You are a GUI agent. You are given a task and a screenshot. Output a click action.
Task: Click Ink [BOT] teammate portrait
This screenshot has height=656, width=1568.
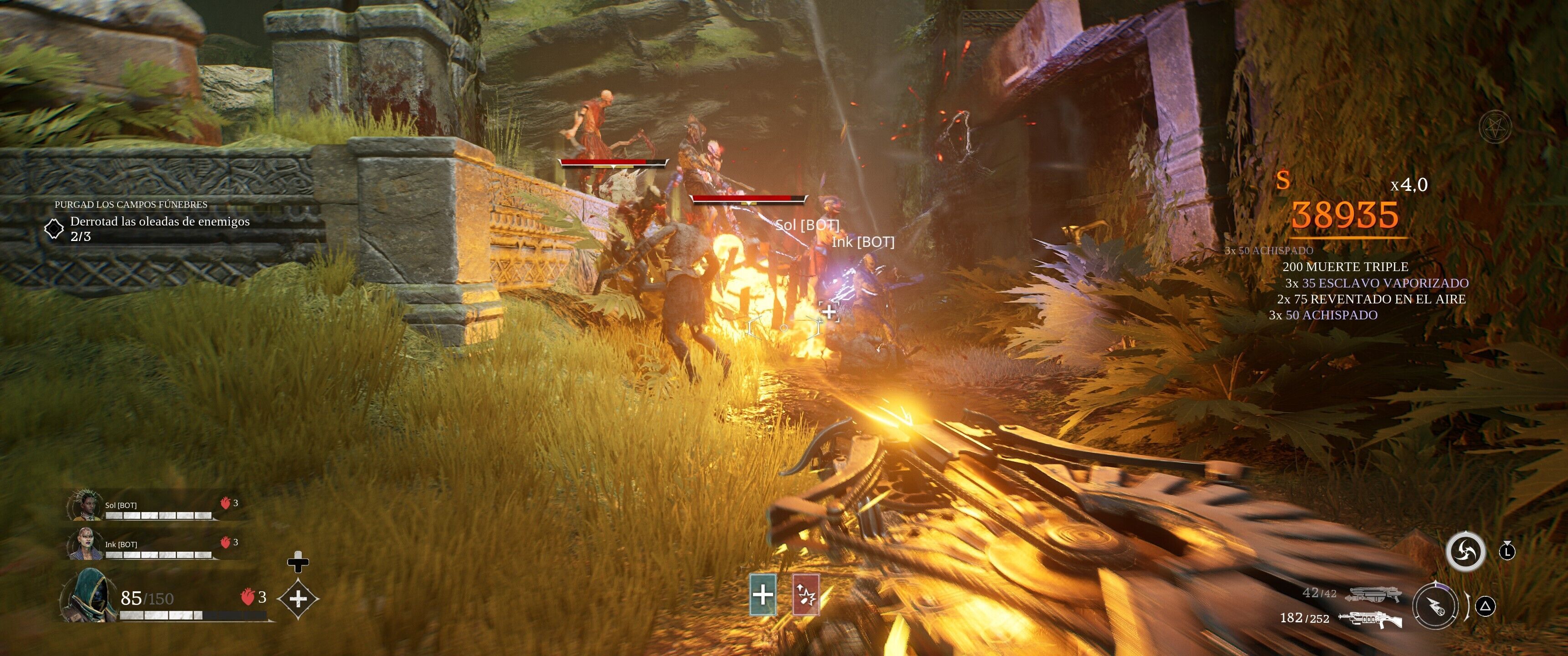(86, 544)
